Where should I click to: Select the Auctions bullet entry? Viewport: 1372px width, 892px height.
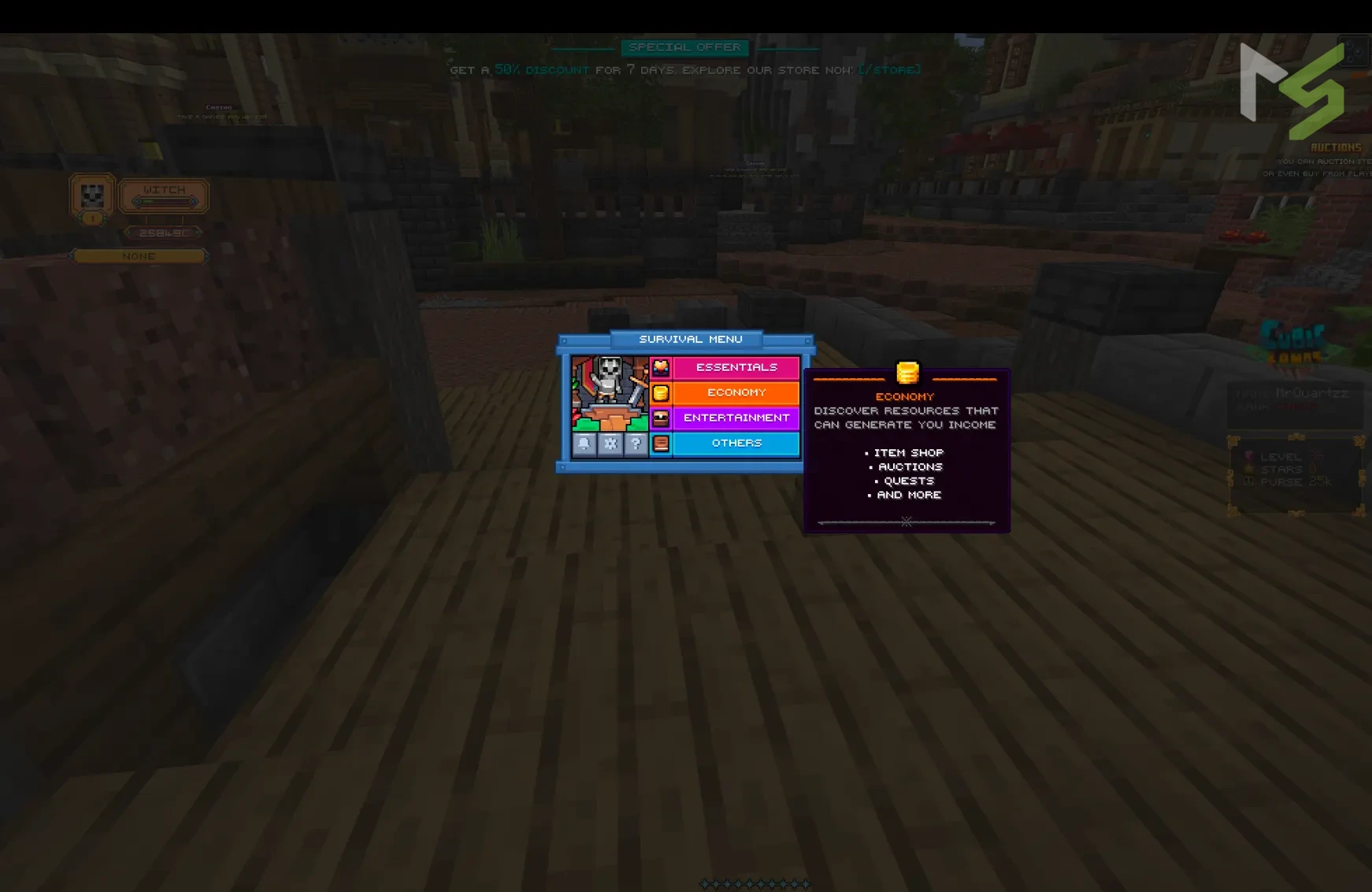909,466
